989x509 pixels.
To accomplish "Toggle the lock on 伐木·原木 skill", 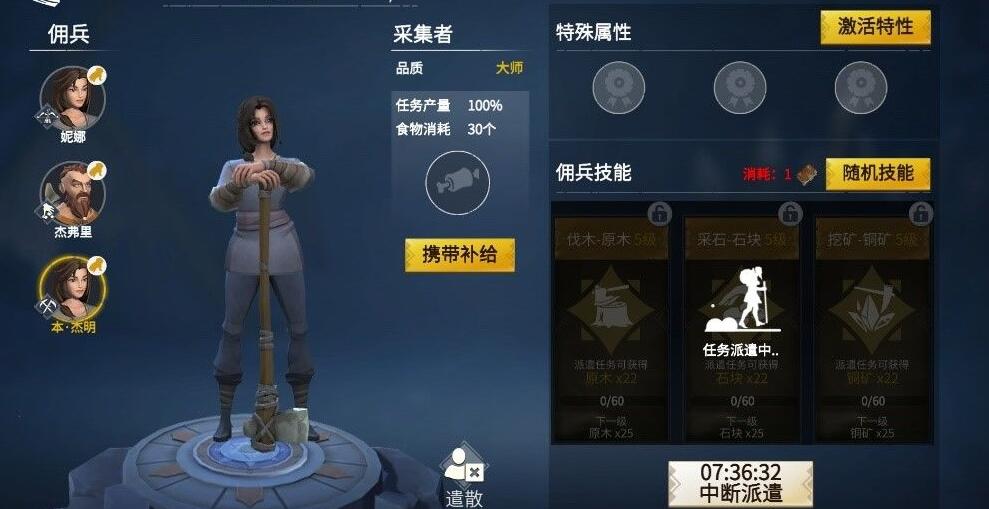I will point(659,213).
